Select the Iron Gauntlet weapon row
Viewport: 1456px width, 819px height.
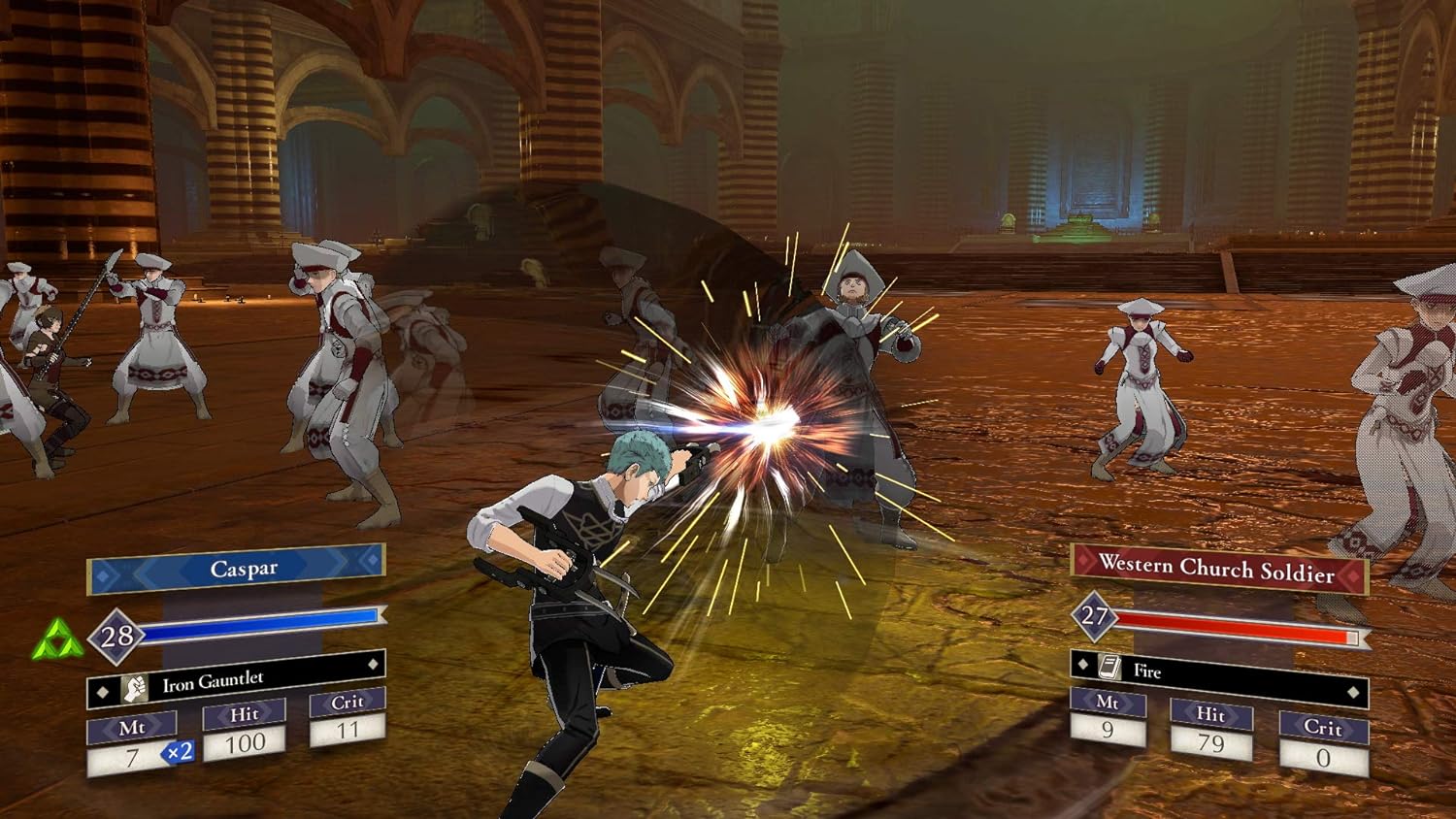pos(236,681)
